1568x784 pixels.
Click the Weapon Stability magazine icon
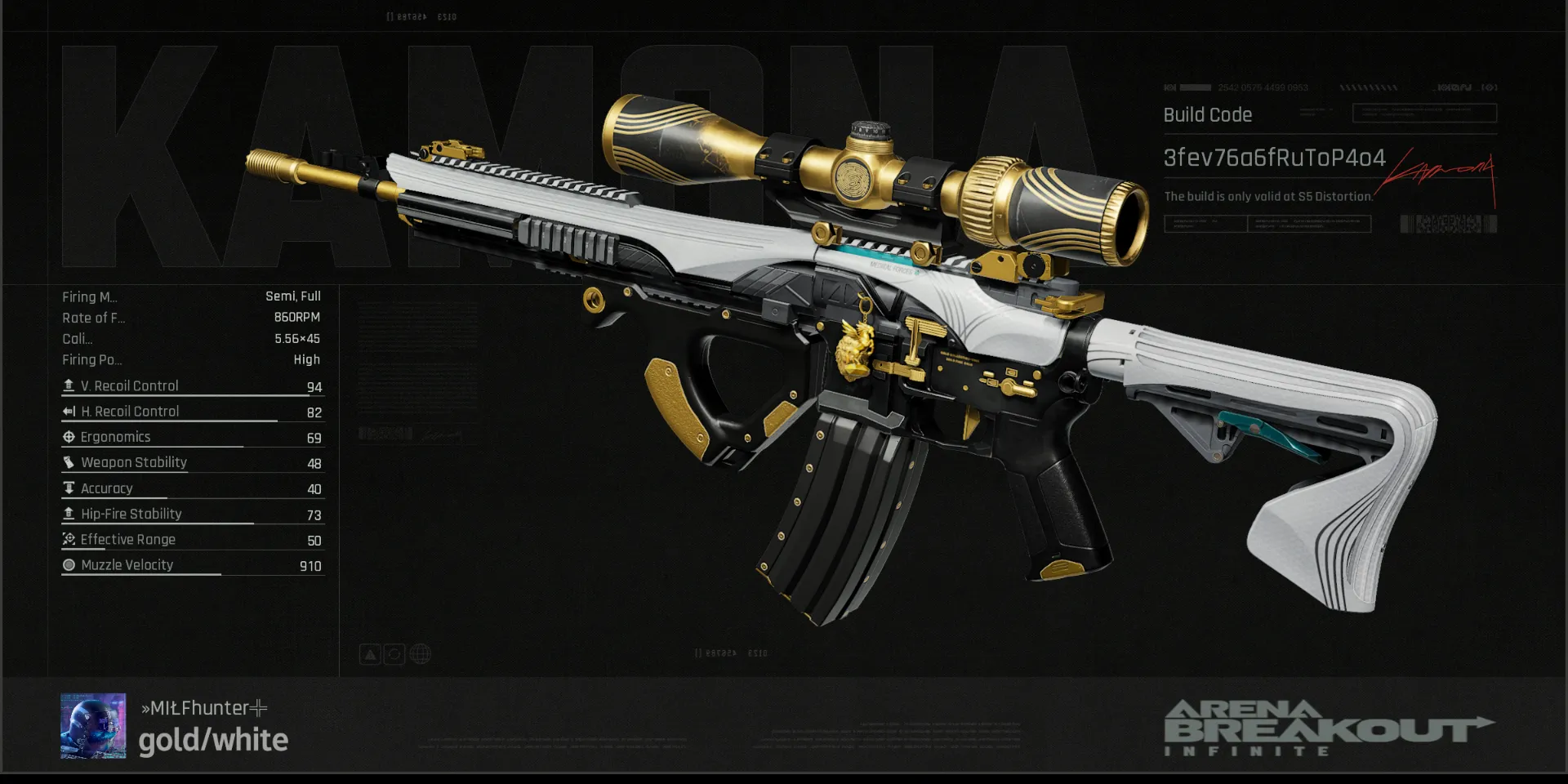tap(69, 462)
